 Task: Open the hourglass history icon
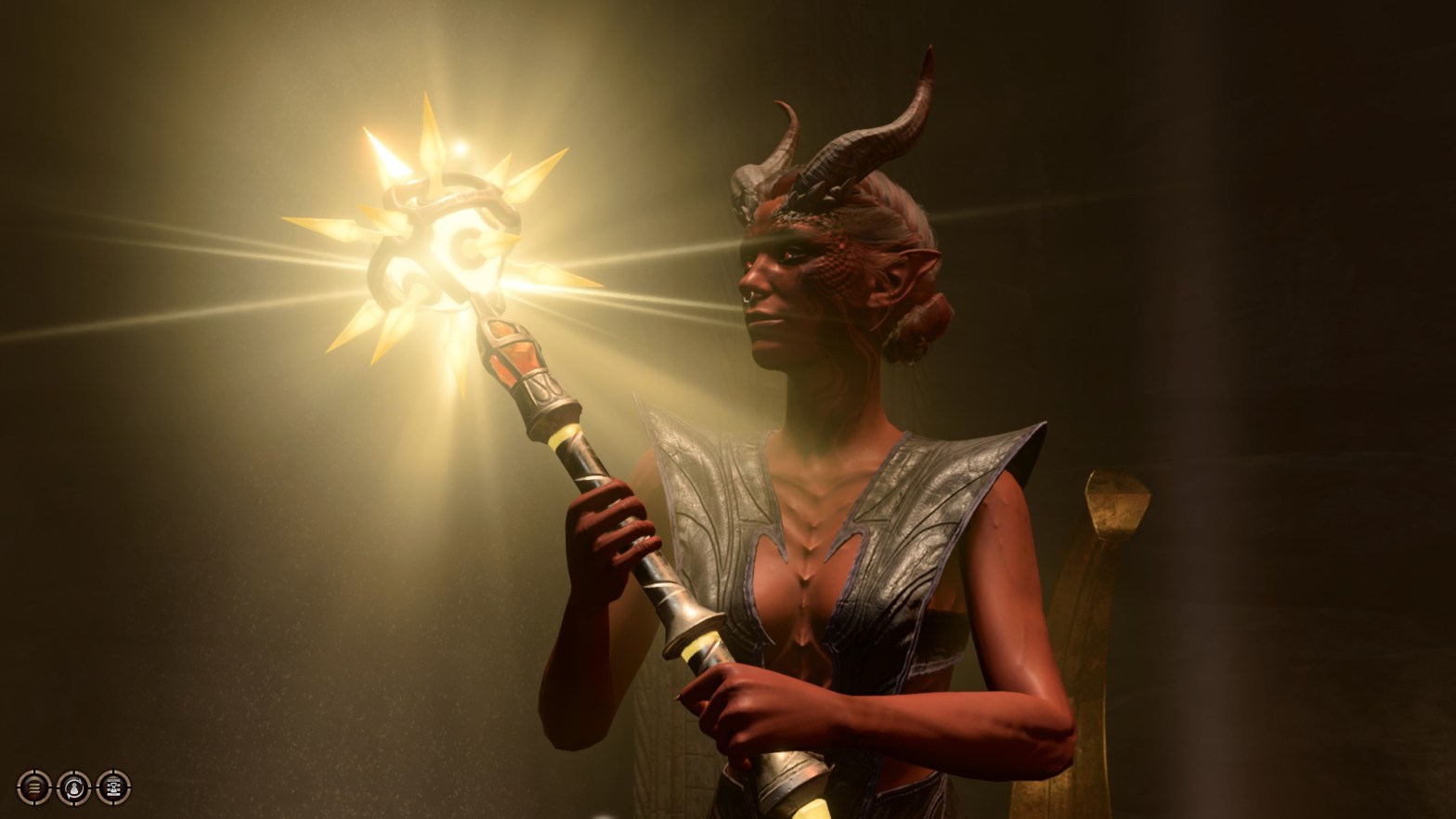coord(113,787)
